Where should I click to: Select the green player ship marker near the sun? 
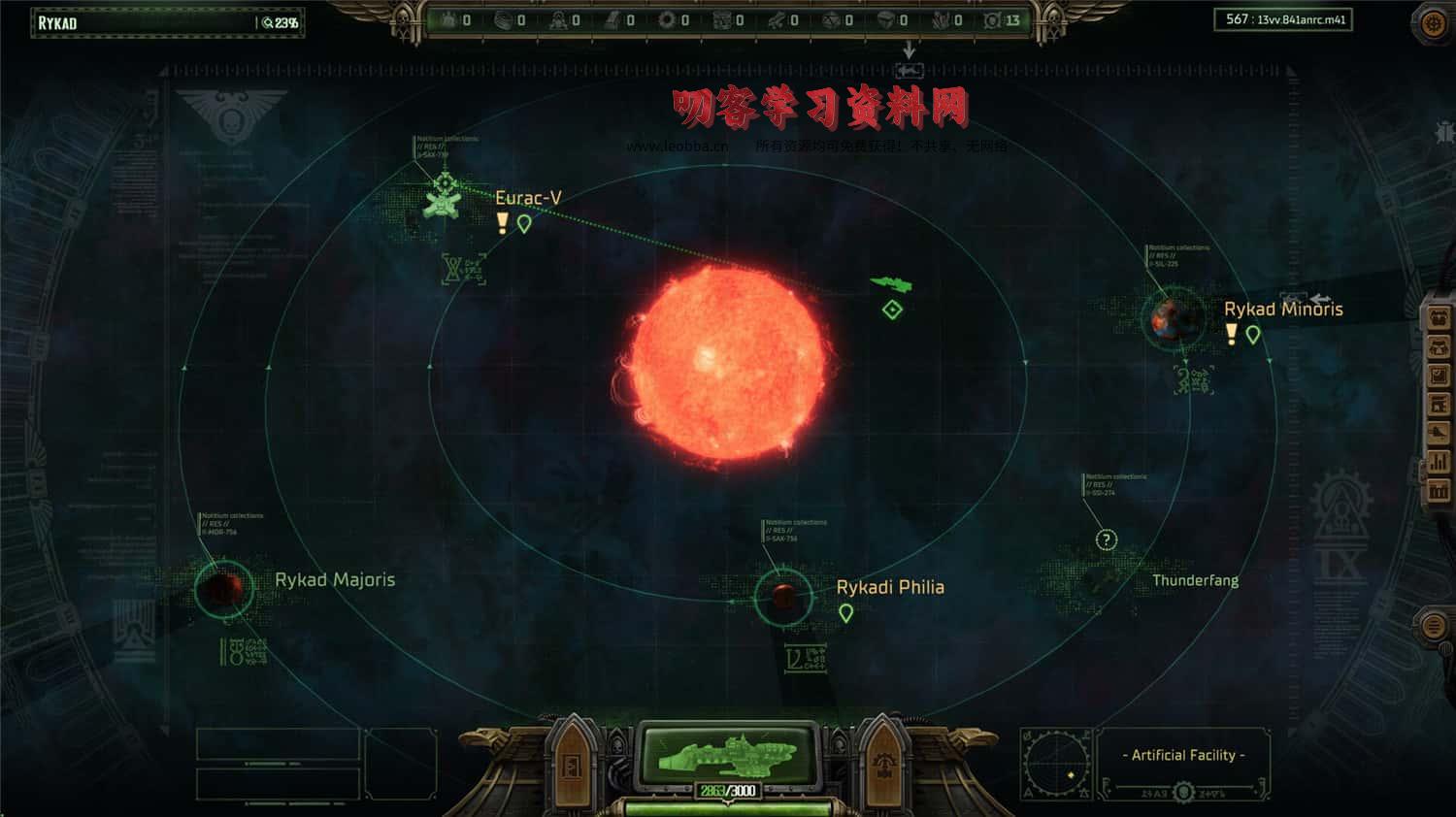click(891, 282)
